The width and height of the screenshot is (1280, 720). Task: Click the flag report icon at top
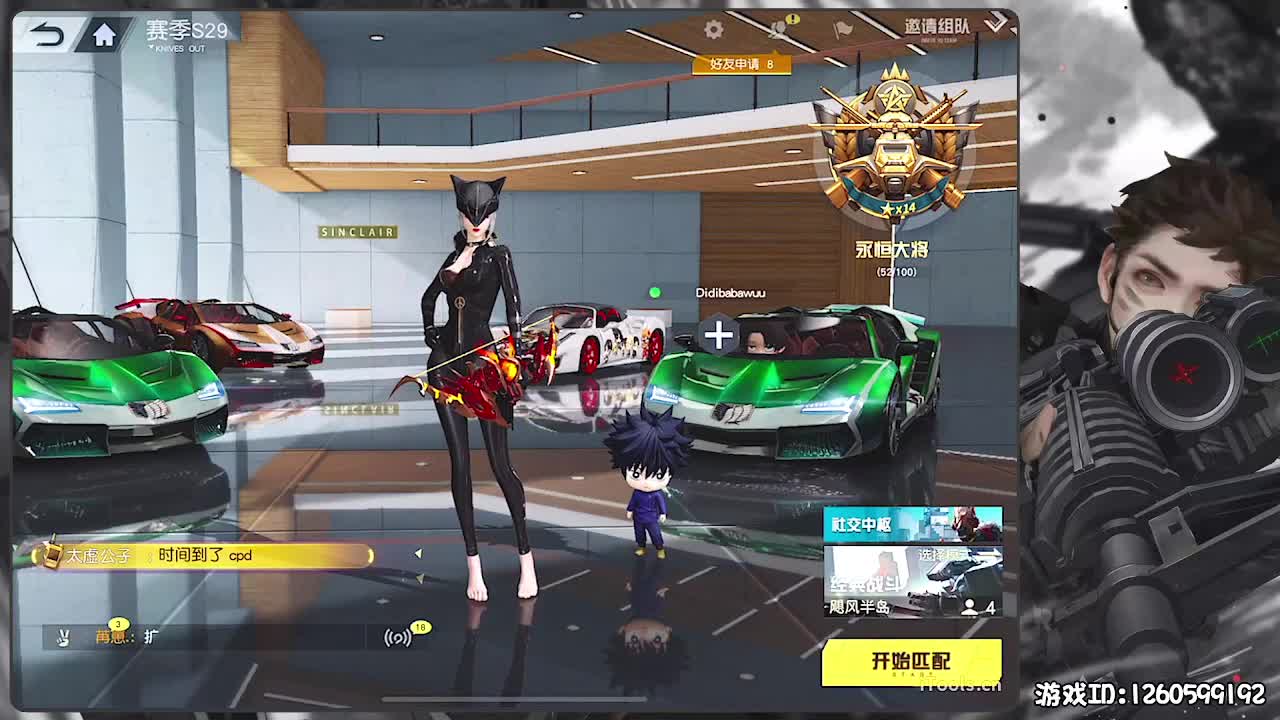point(843,28)
